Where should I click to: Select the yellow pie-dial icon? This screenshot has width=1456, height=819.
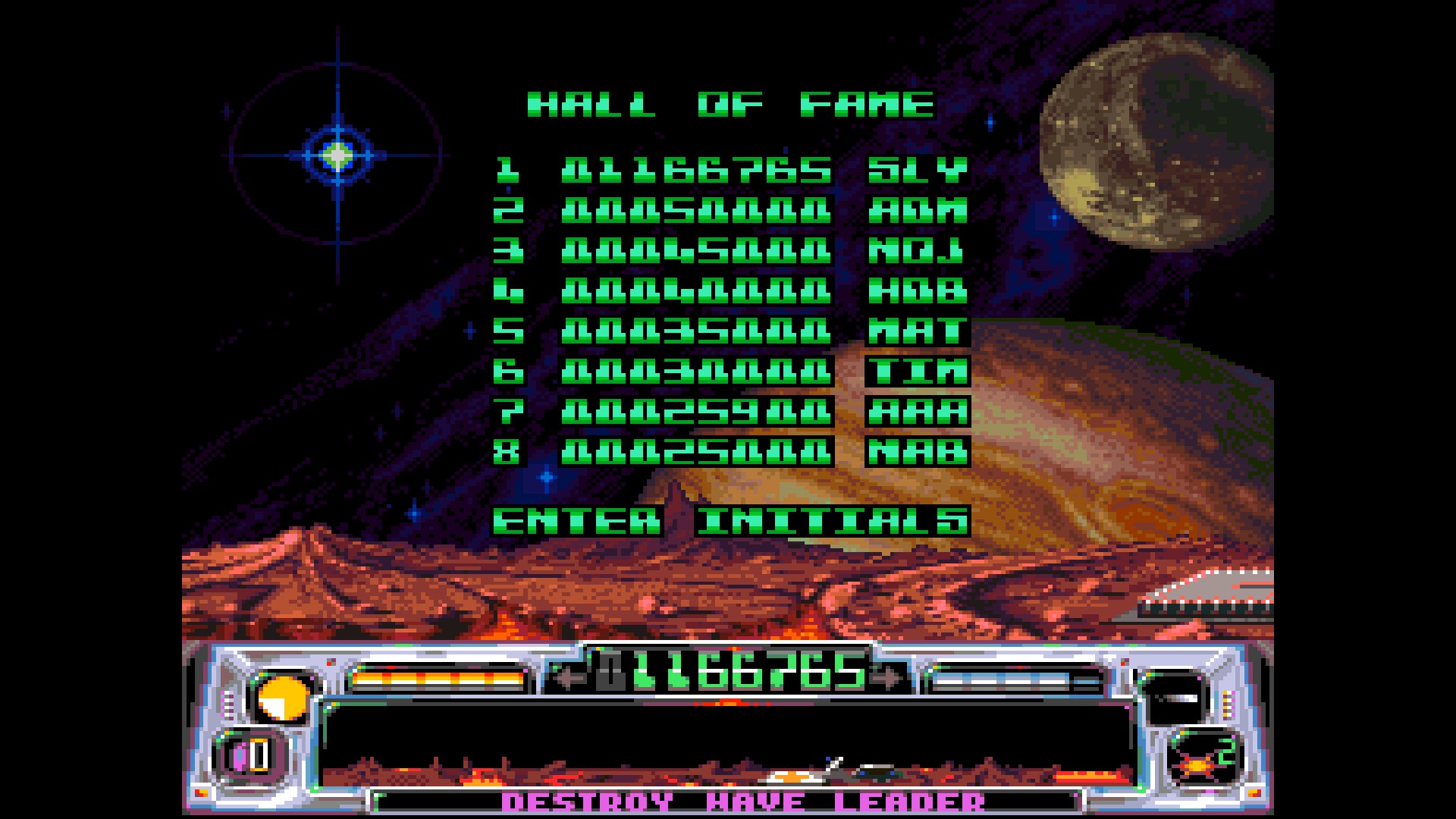[283, 698]
